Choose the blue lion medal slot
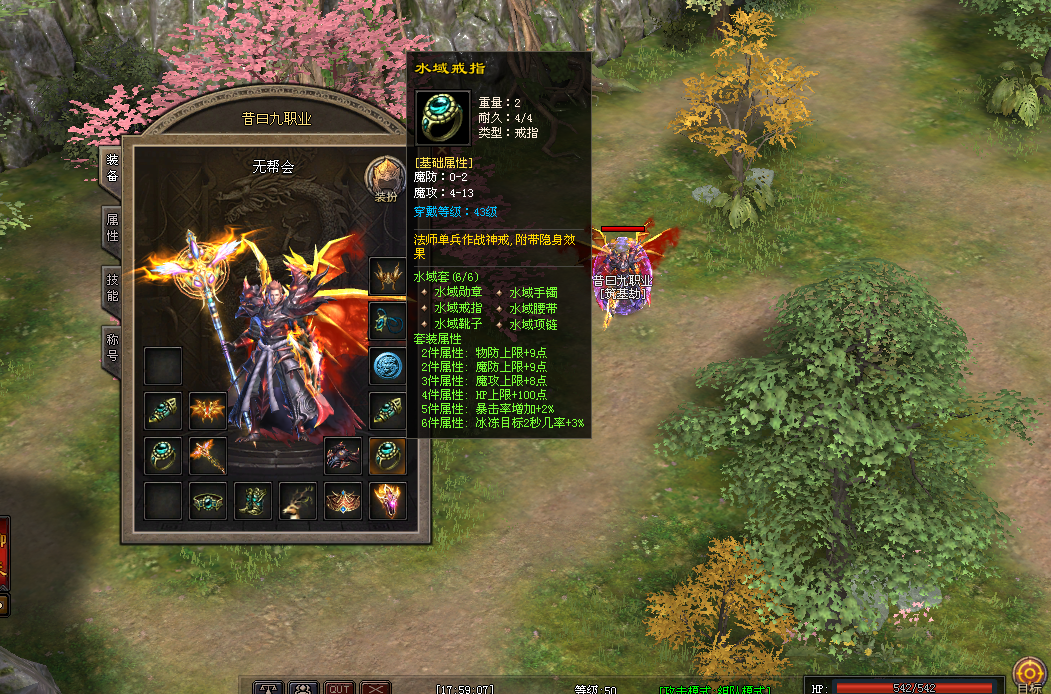Screen dimensions: 1051x694 point(388,366)
